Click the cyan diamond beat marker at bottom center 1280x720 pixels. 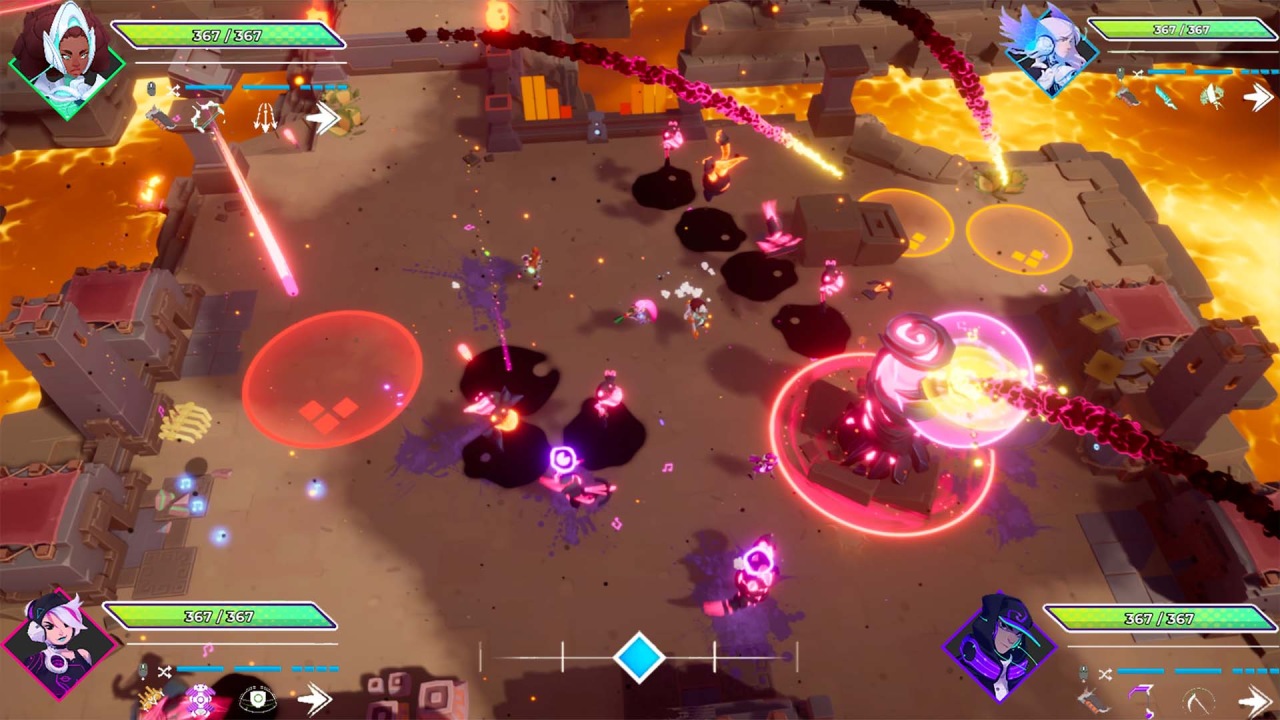click(x=640, y=657)
